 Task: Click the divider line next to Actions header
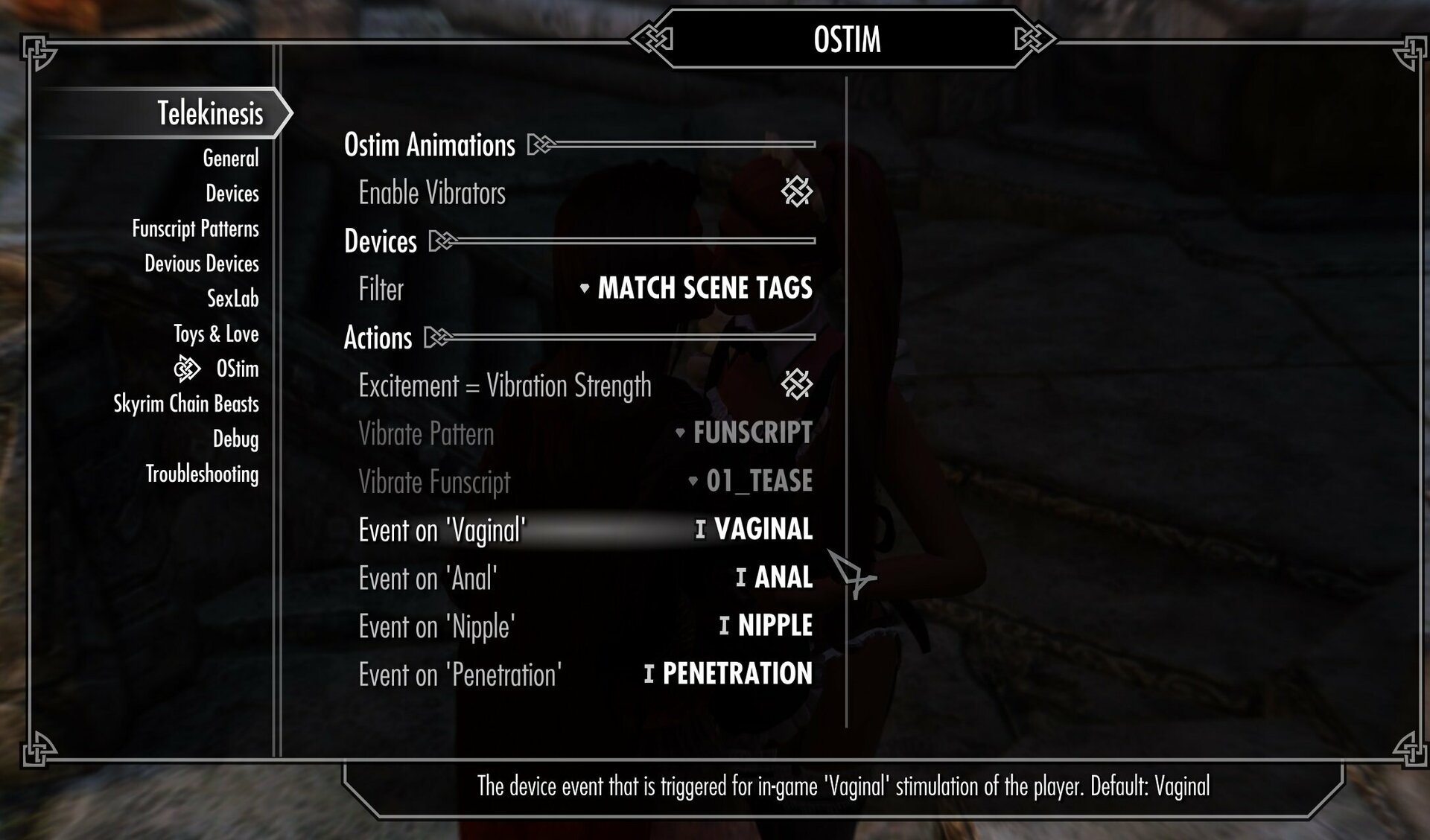point(633,337)
